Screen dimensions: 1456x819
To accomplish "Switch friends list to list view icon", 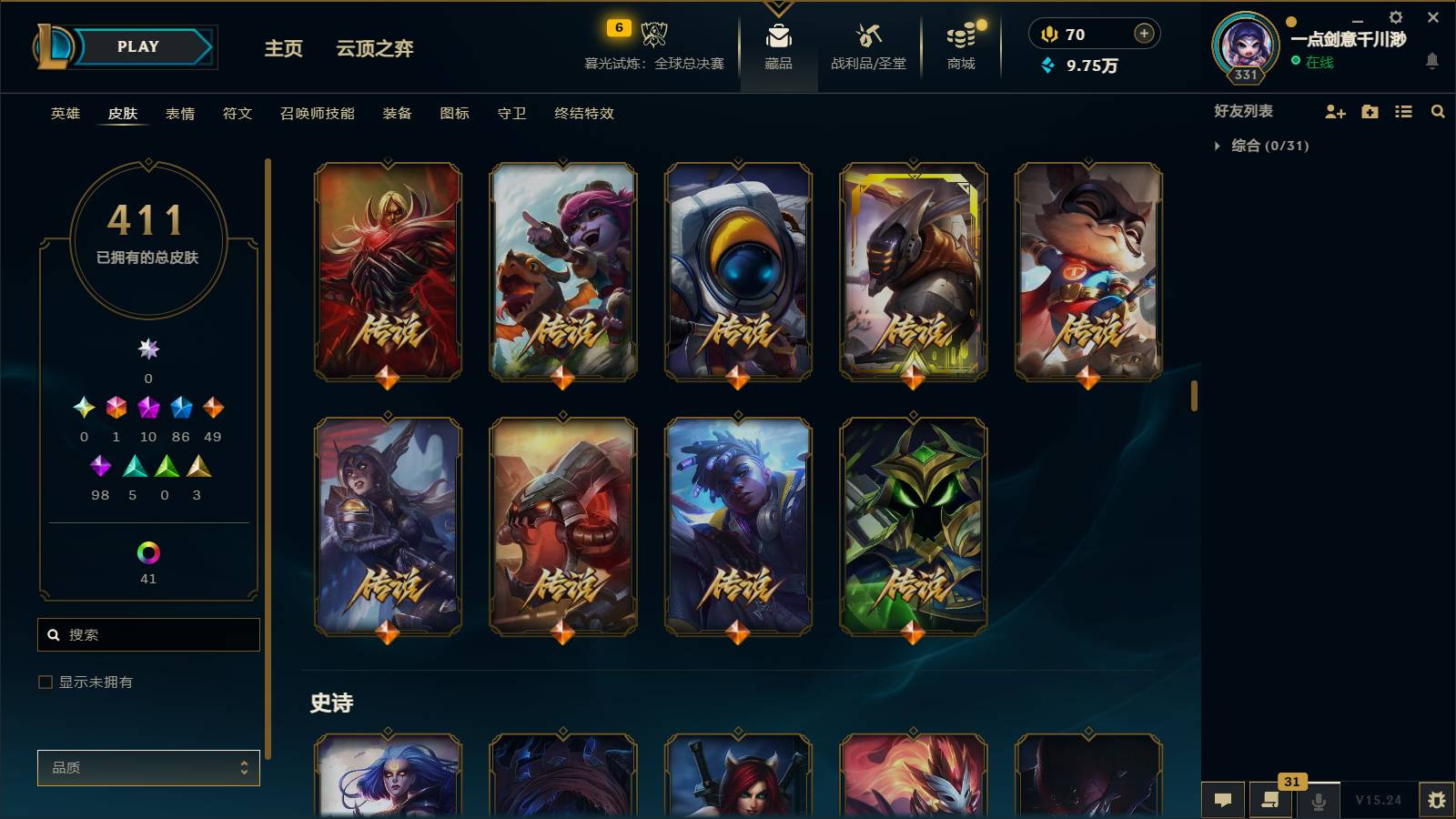I will coord(1403,111).
